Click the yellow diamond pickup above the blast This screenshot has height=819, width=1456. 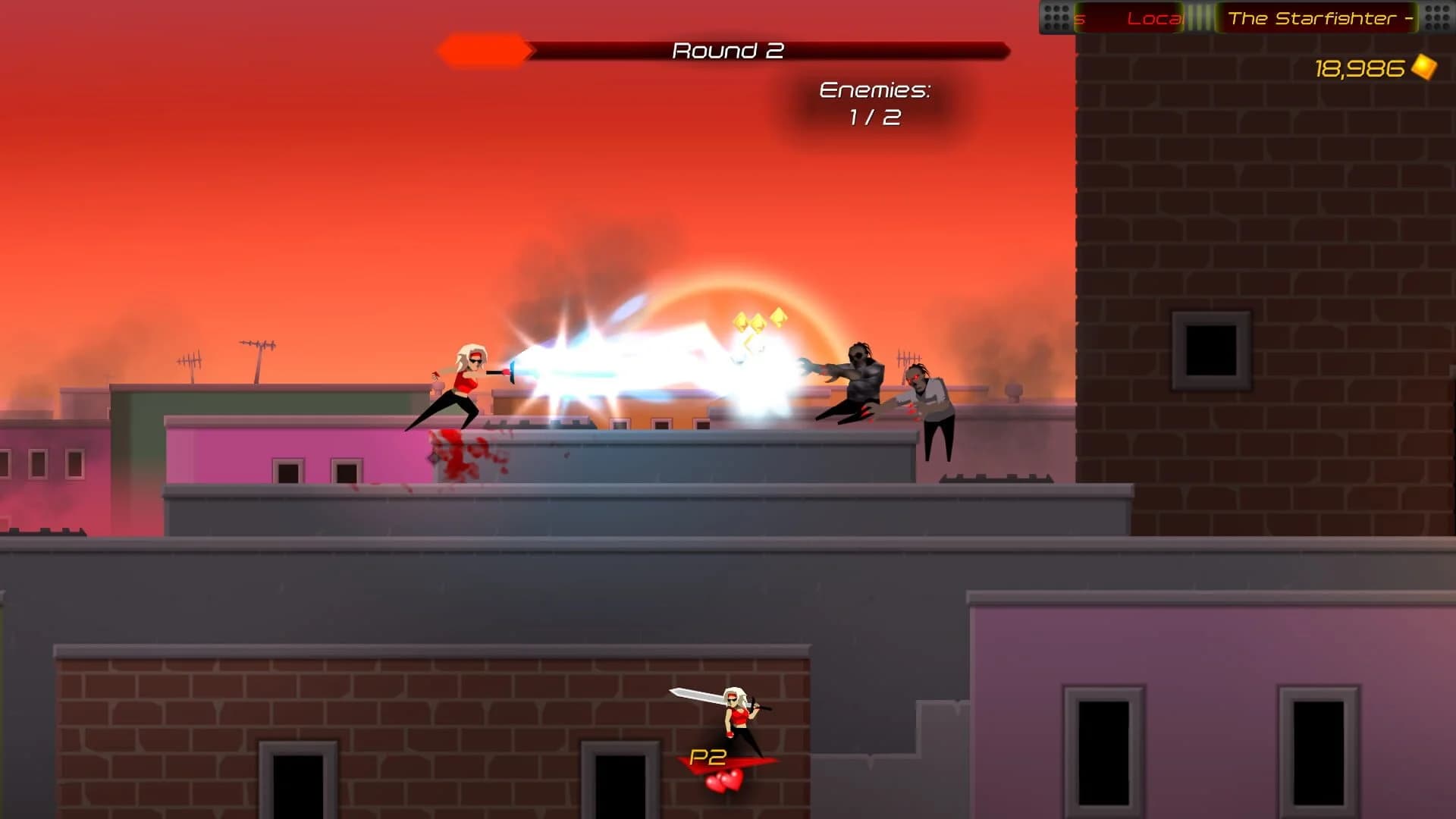click(758, 322)
